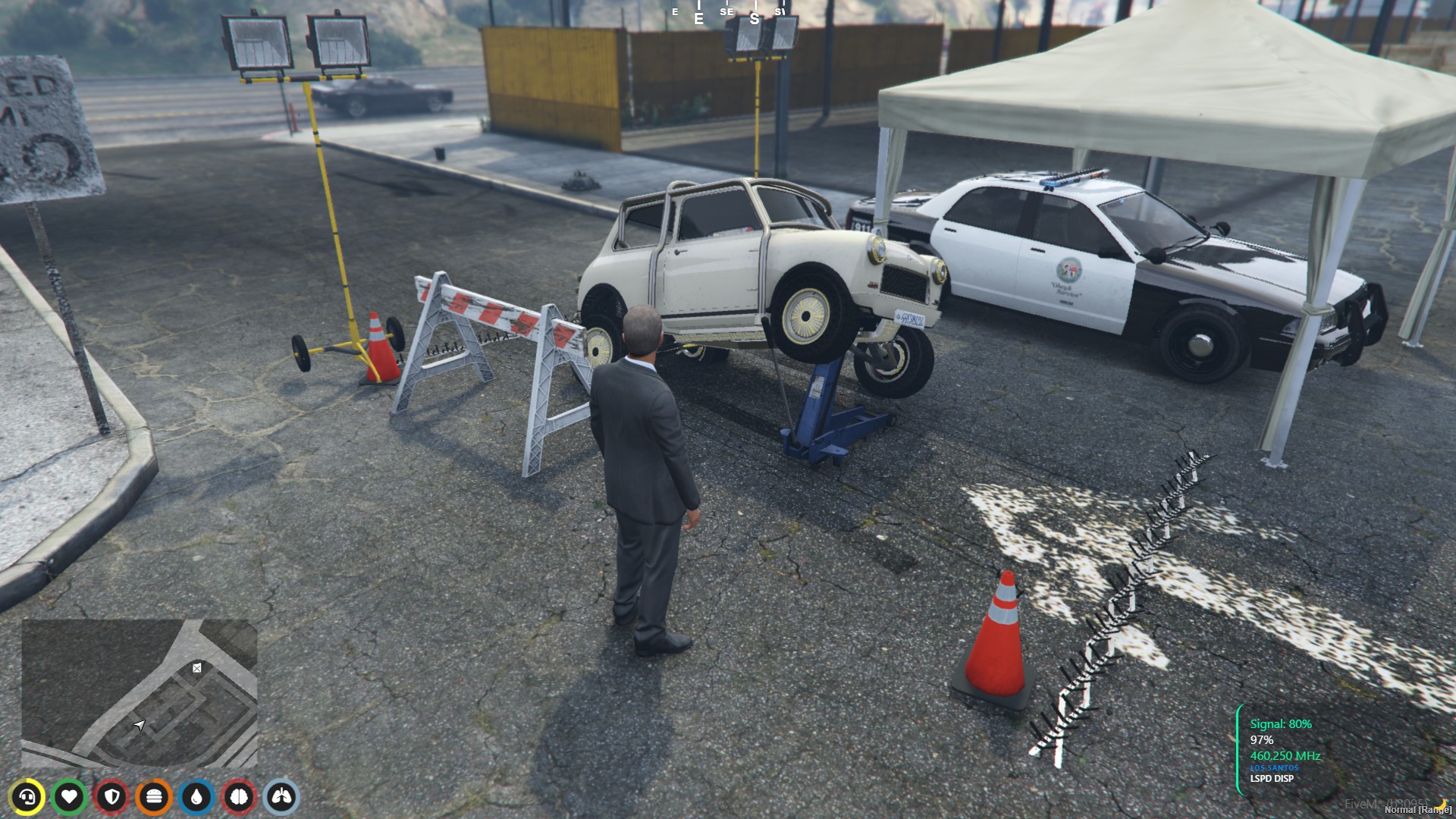
Task: Select the green health heart icon
Action: (70, 796)
